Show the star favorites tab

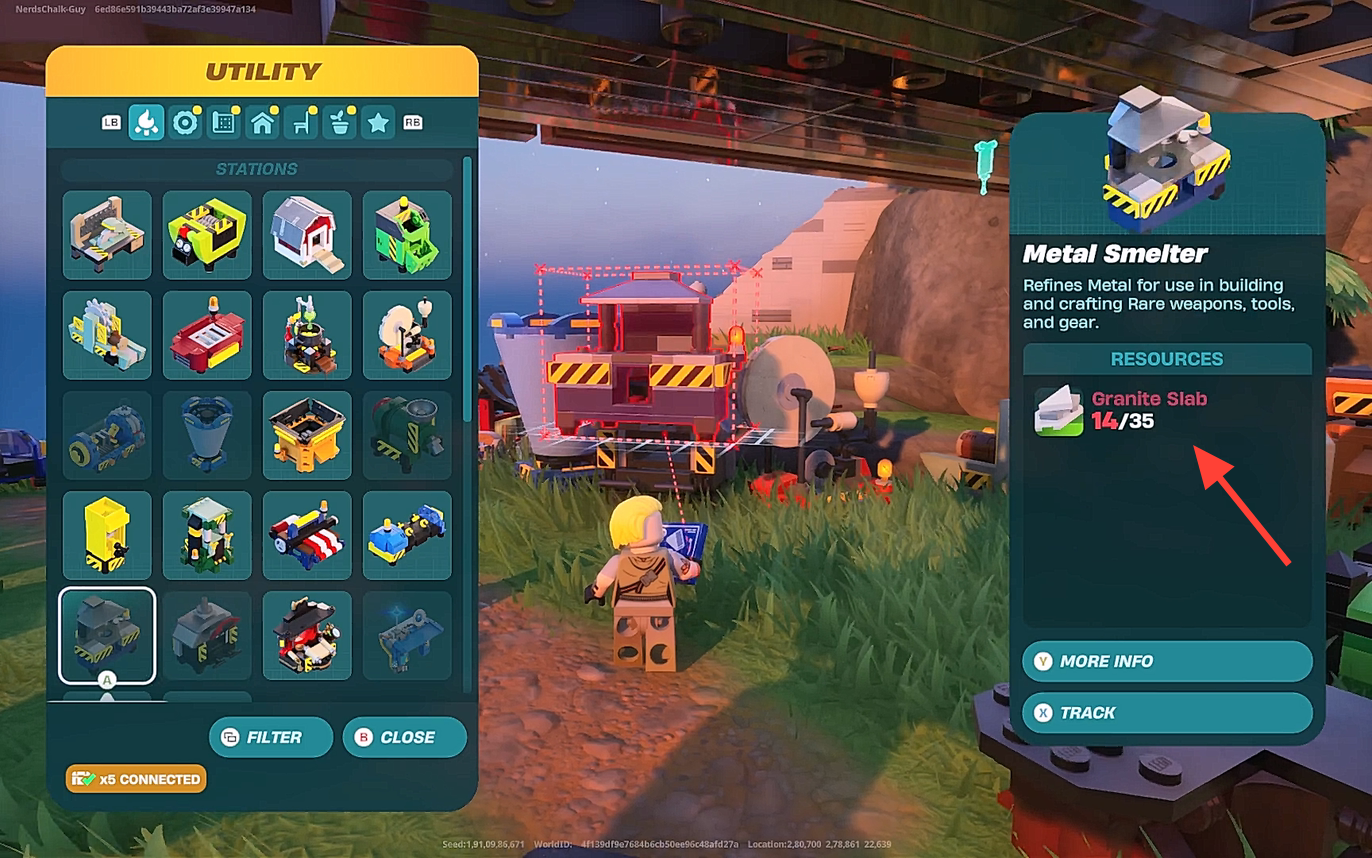coord(378,124)
